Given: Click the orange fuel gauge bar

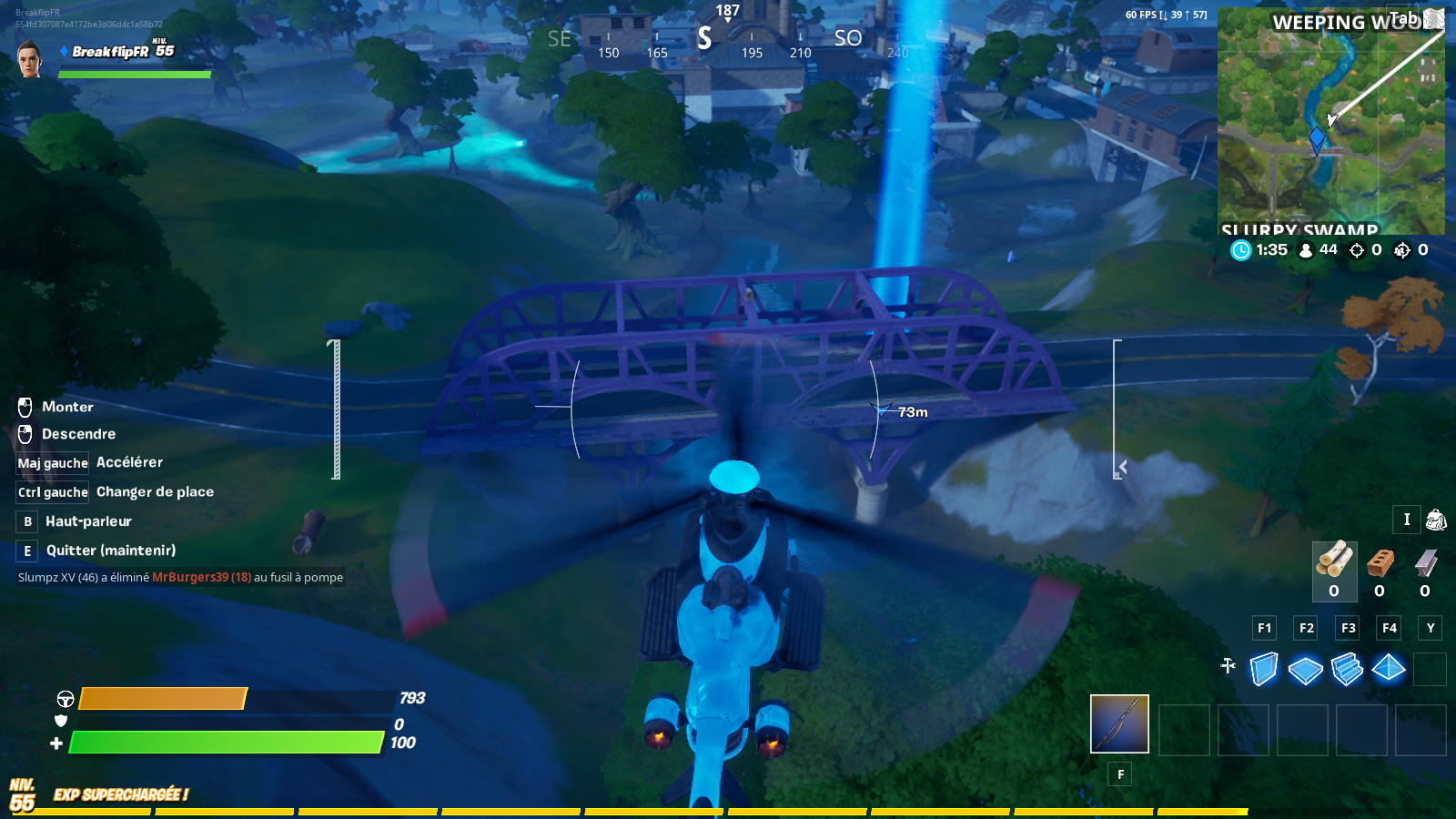Looking at the screenshot, I should [x=164, y=699].
